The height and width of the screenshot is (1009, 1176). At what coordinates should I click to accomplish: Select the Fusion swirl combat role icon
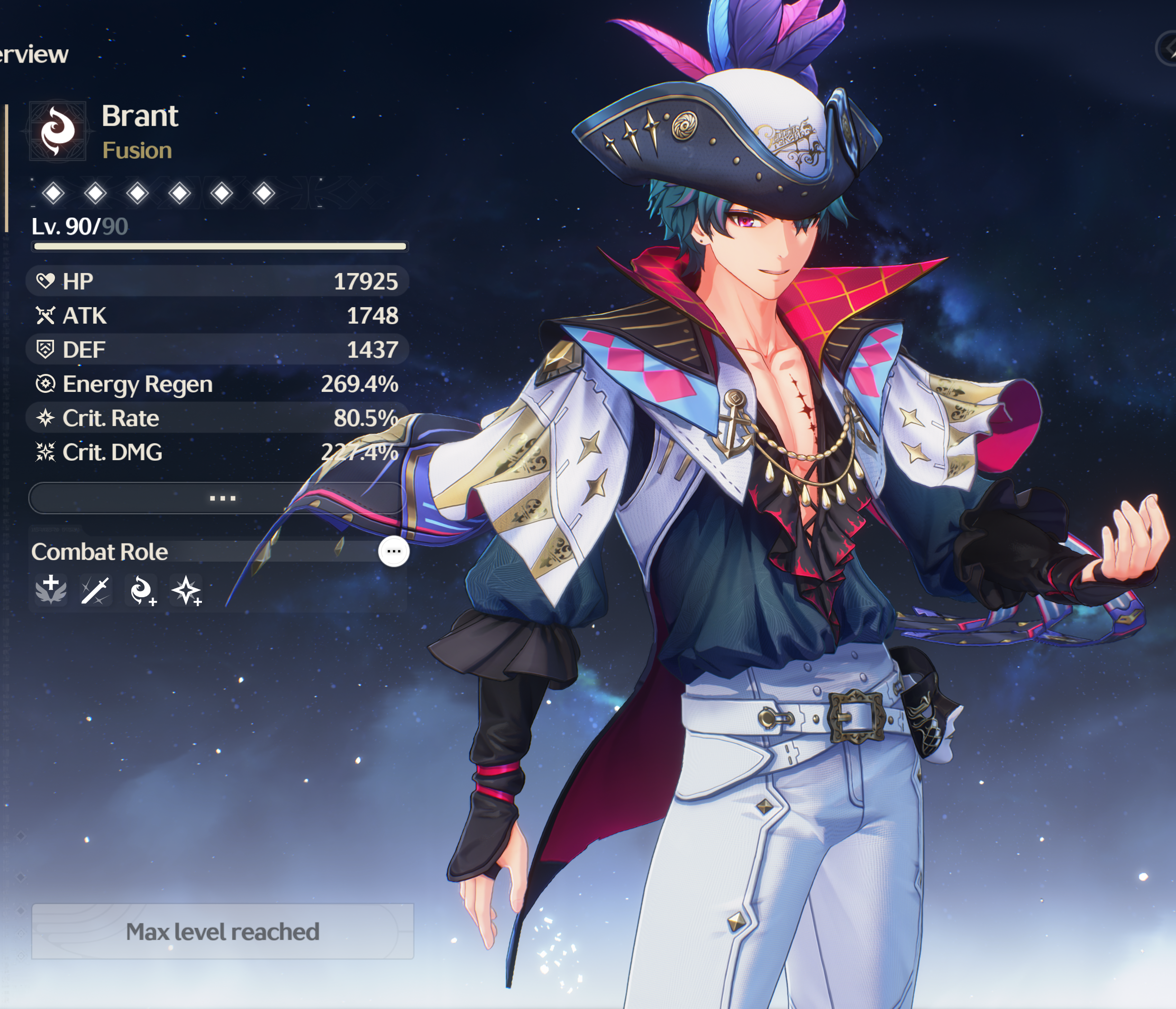(141, 591)
